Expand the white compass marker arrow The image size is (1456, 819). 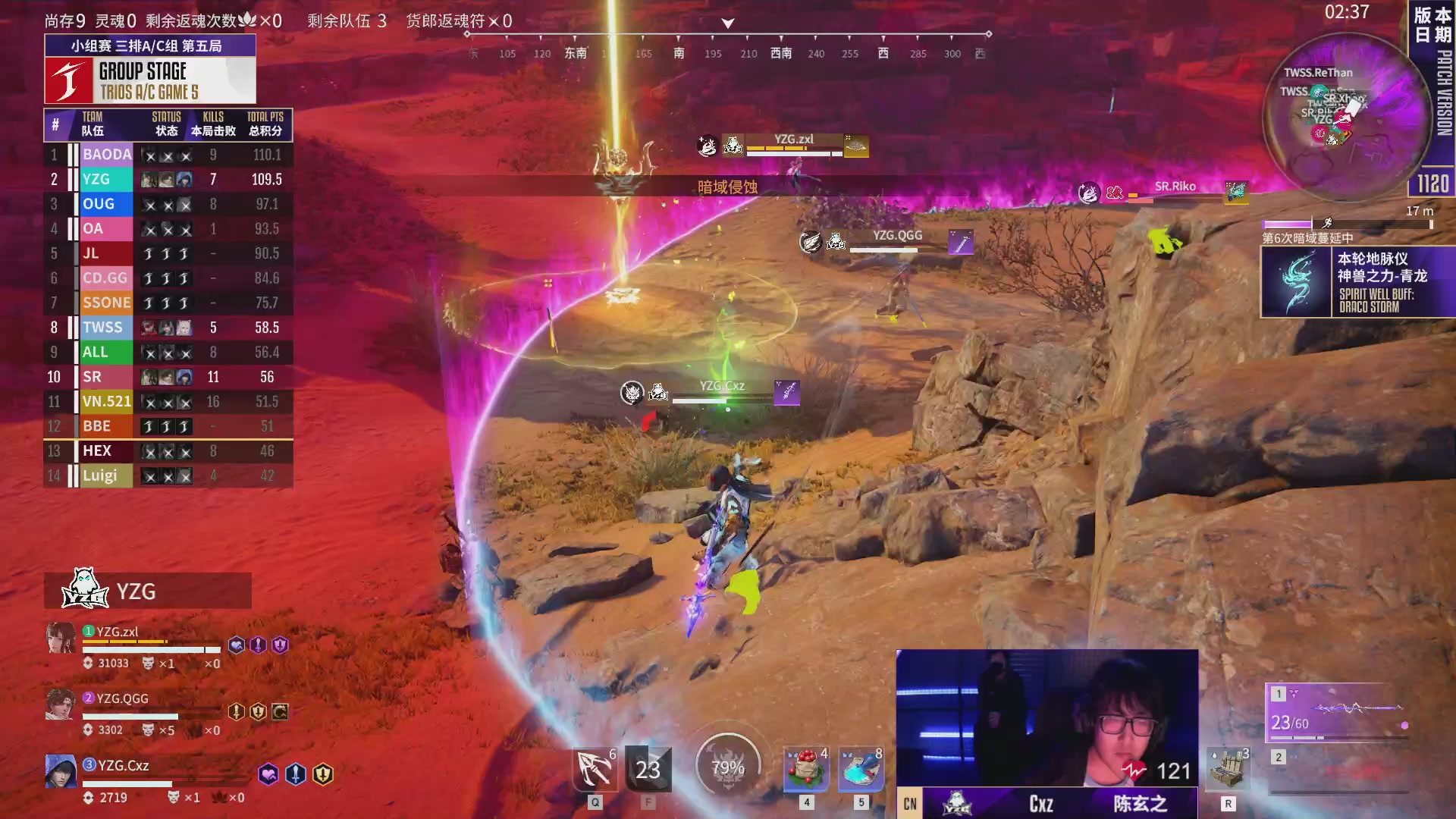pos(728,23)
